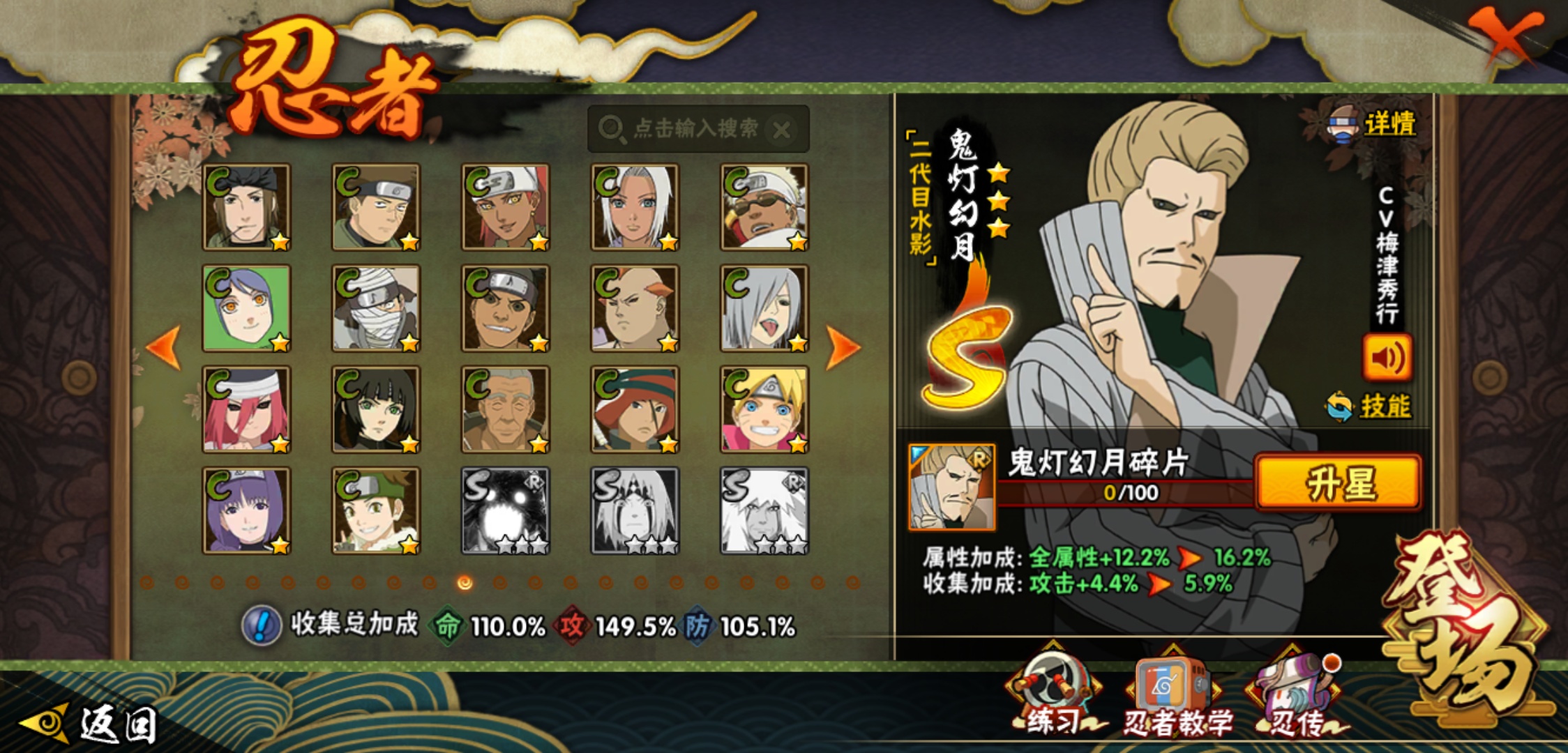This screenshot has height=753, width=1568.
Task: Play the character voice speaker button
Action: (1387, 358)
